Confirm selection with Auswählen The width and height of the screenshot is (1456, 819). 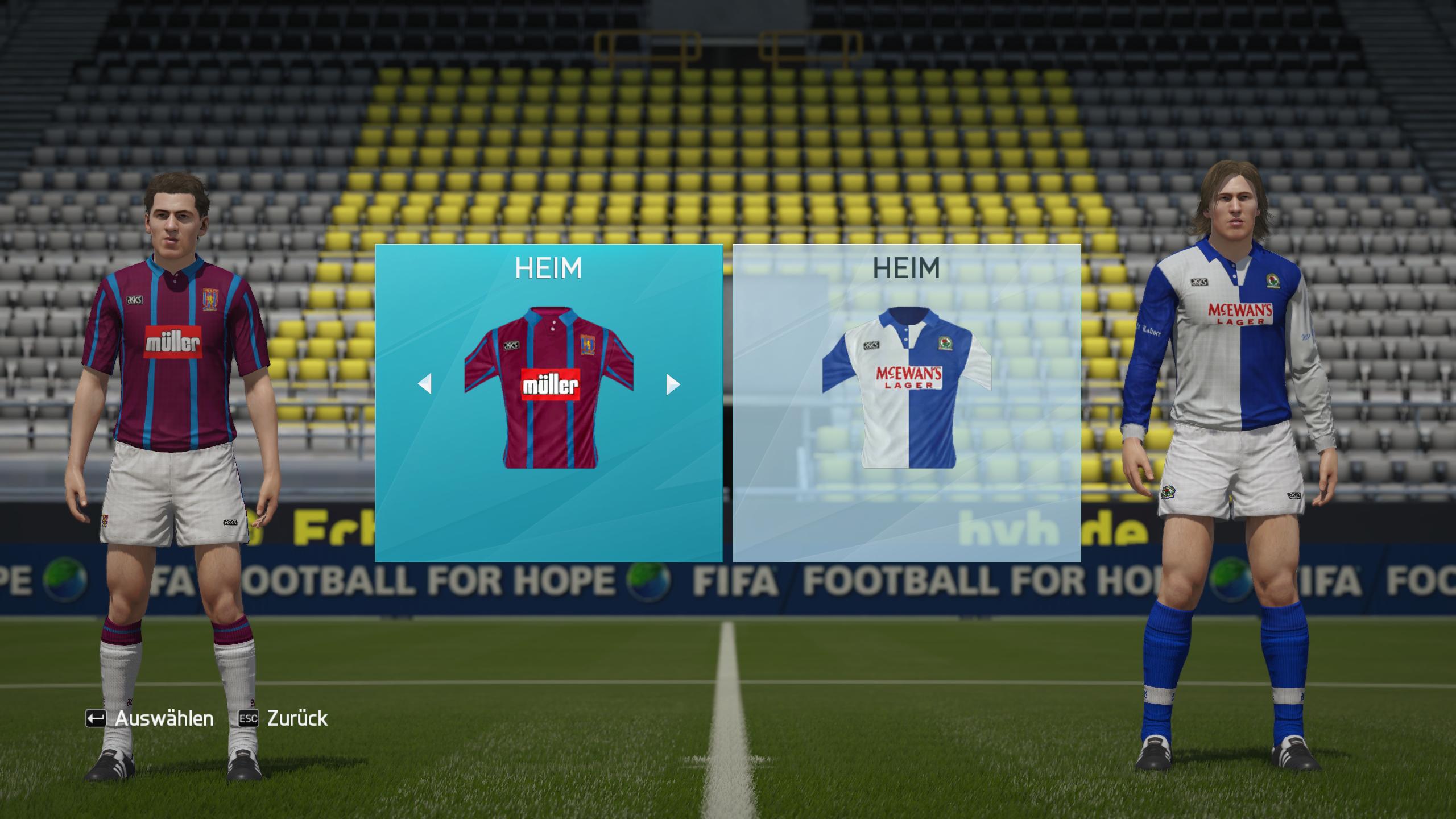[150, 718]
